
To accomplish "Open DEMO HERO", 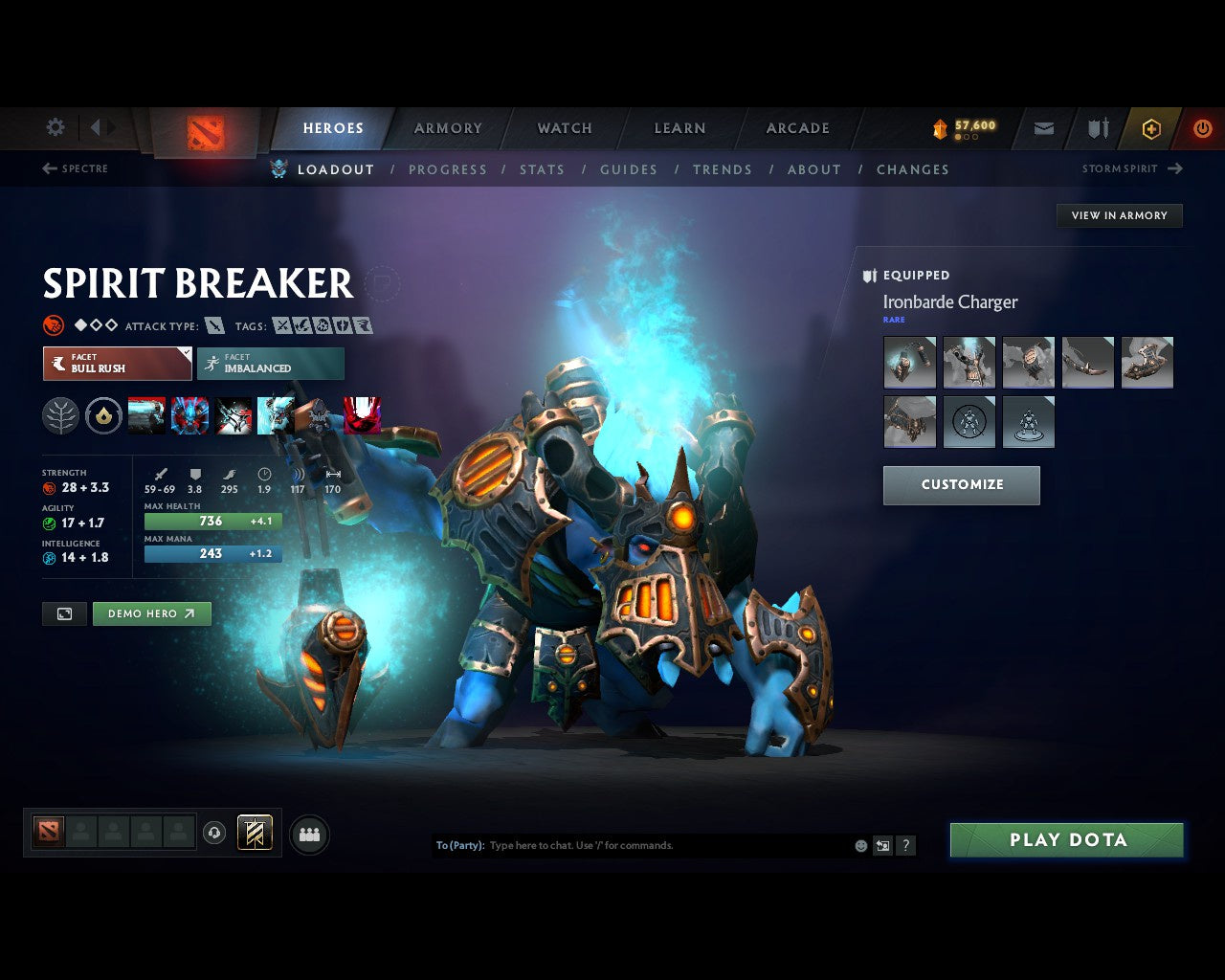I will 151,613.
